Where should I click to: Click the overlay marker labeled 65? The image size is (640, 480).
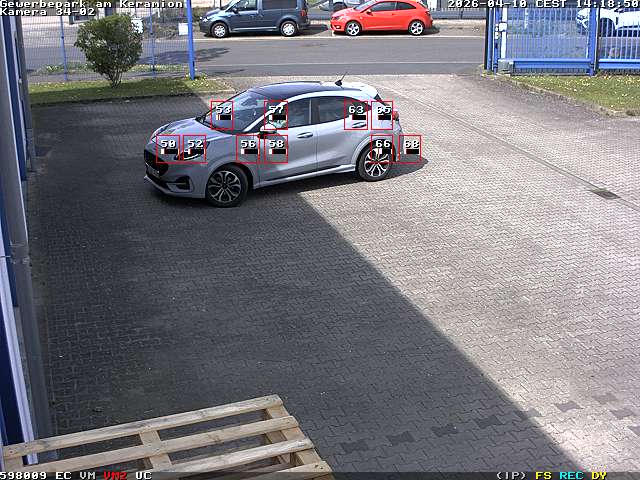tap(383, 115)
